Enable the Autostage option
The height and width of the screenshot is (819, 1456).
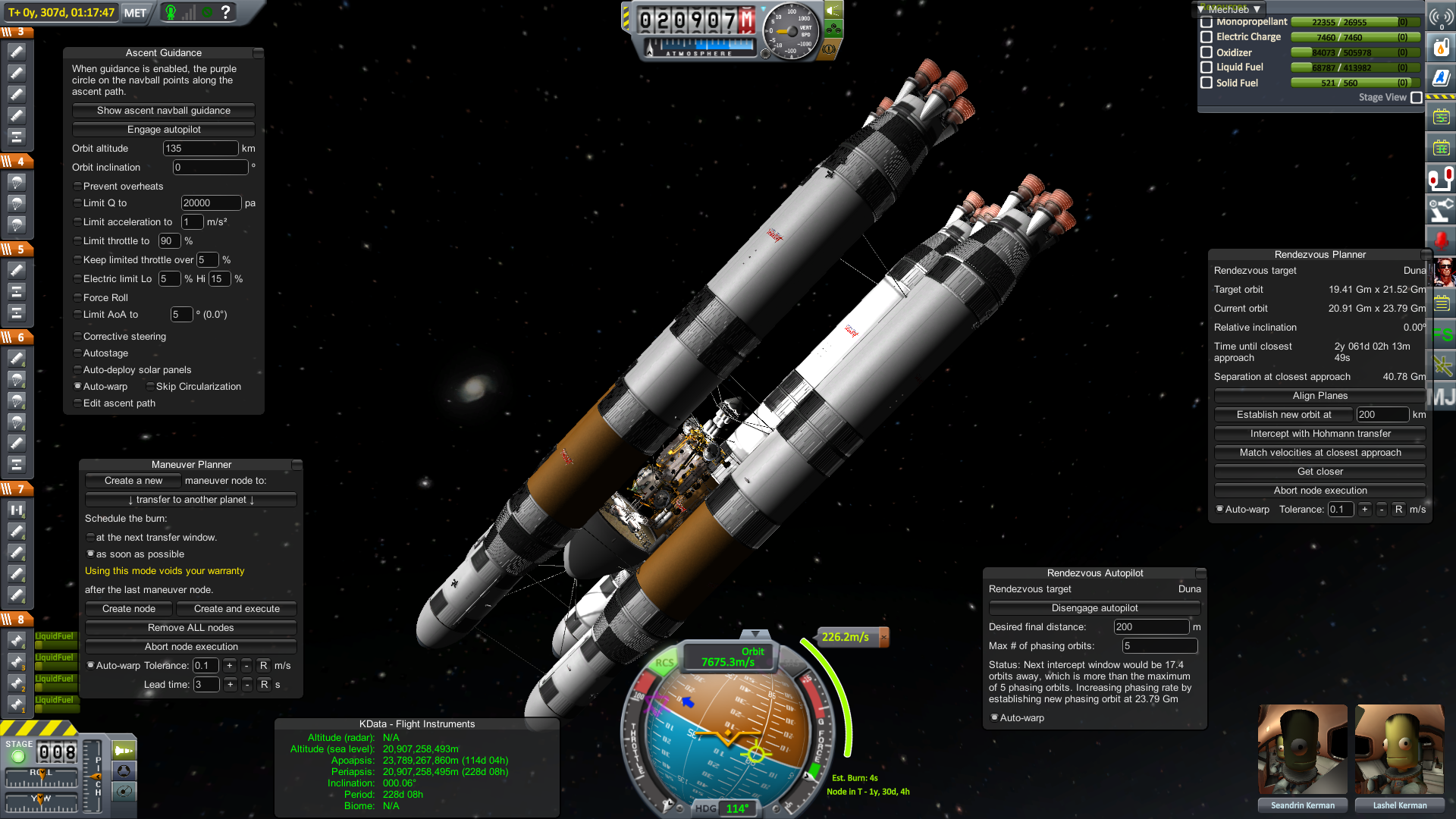77,353
